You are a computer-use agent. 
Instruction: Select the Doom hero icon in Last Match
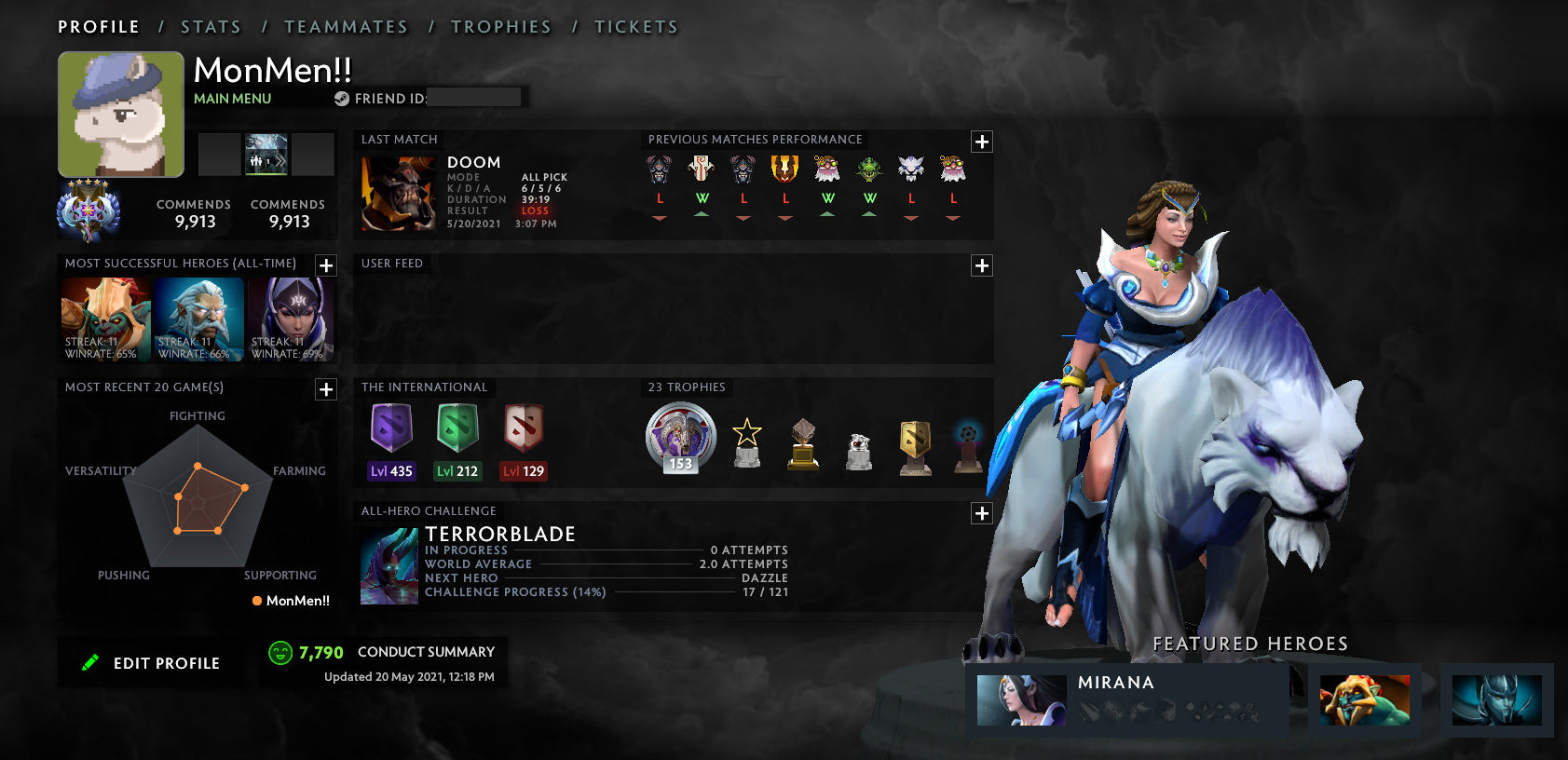pyautogui.click(x=399, y=193)
